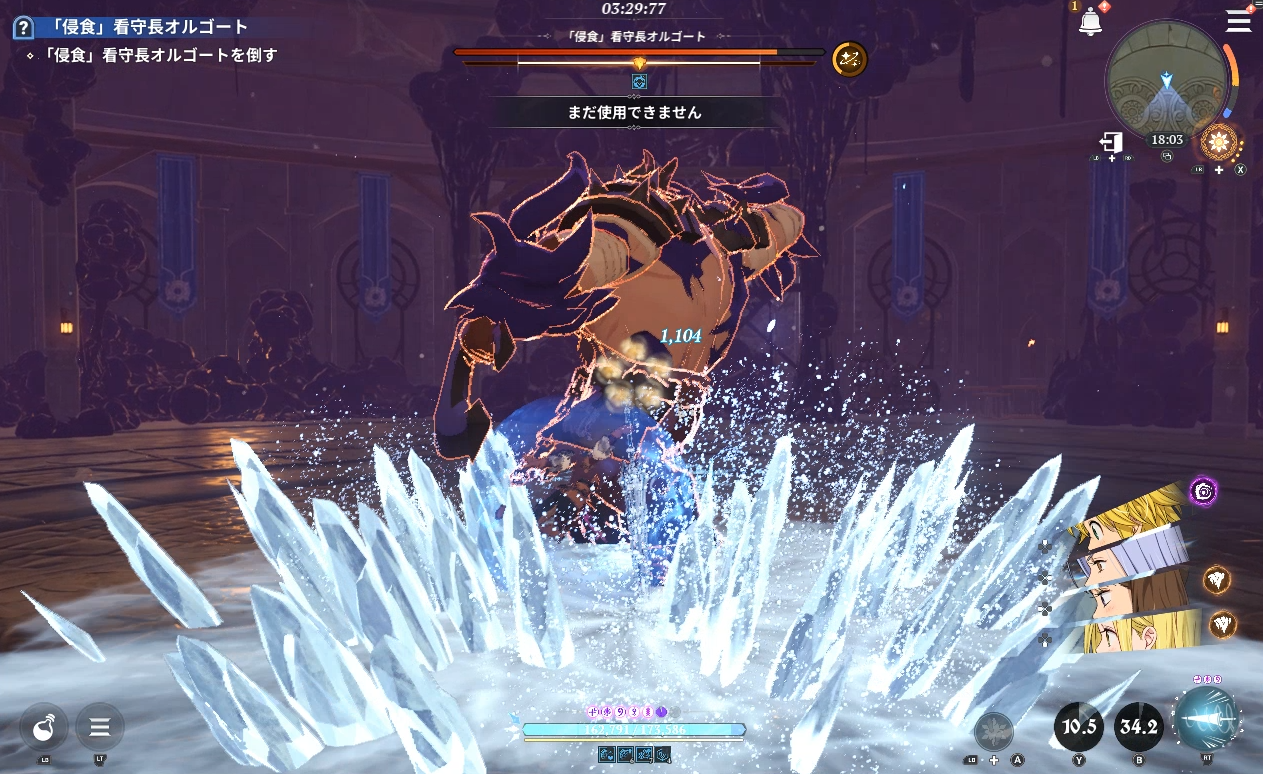Screen dimensions: 1263x774
Task: Switch to the green-eyed blonde character portrait
Action: pos(1130,517)
